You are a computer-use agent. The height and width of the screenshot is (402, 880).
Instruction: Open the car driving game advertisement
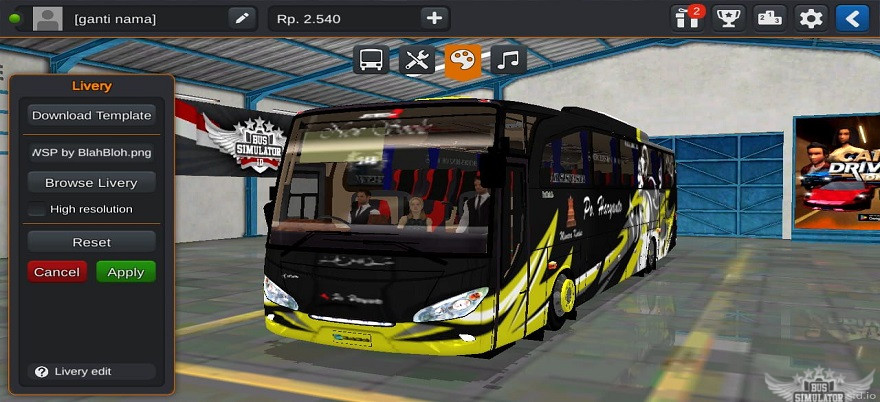point(836,172)
